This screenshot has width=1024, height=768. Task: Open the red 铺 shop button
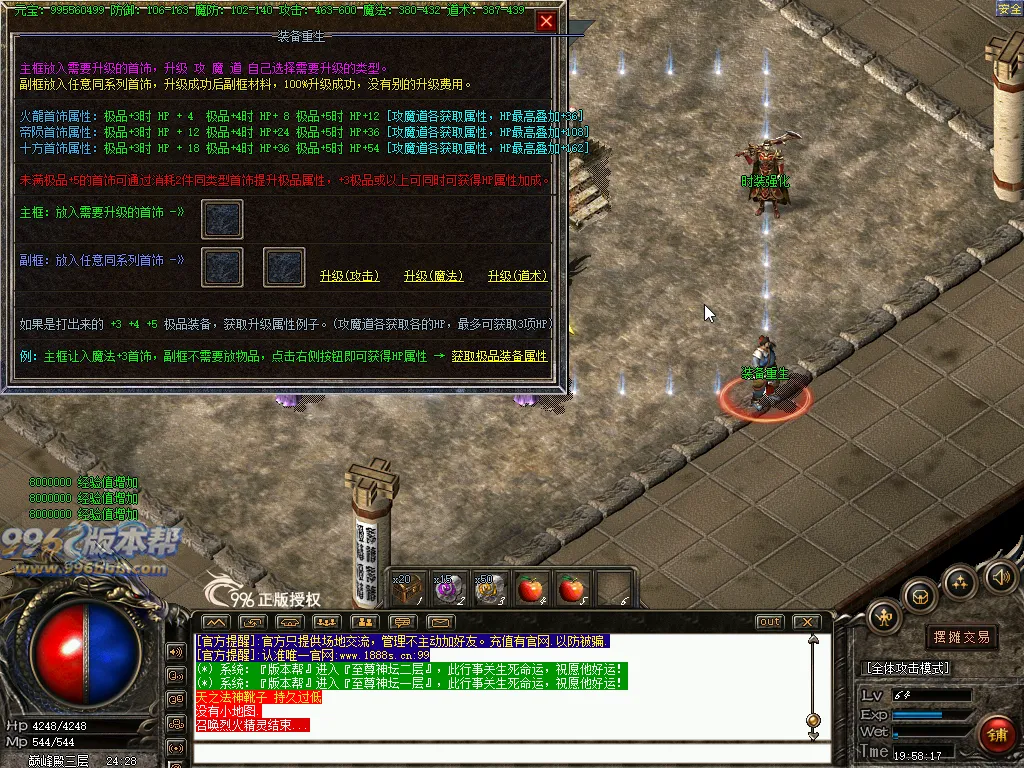point(996,735)
